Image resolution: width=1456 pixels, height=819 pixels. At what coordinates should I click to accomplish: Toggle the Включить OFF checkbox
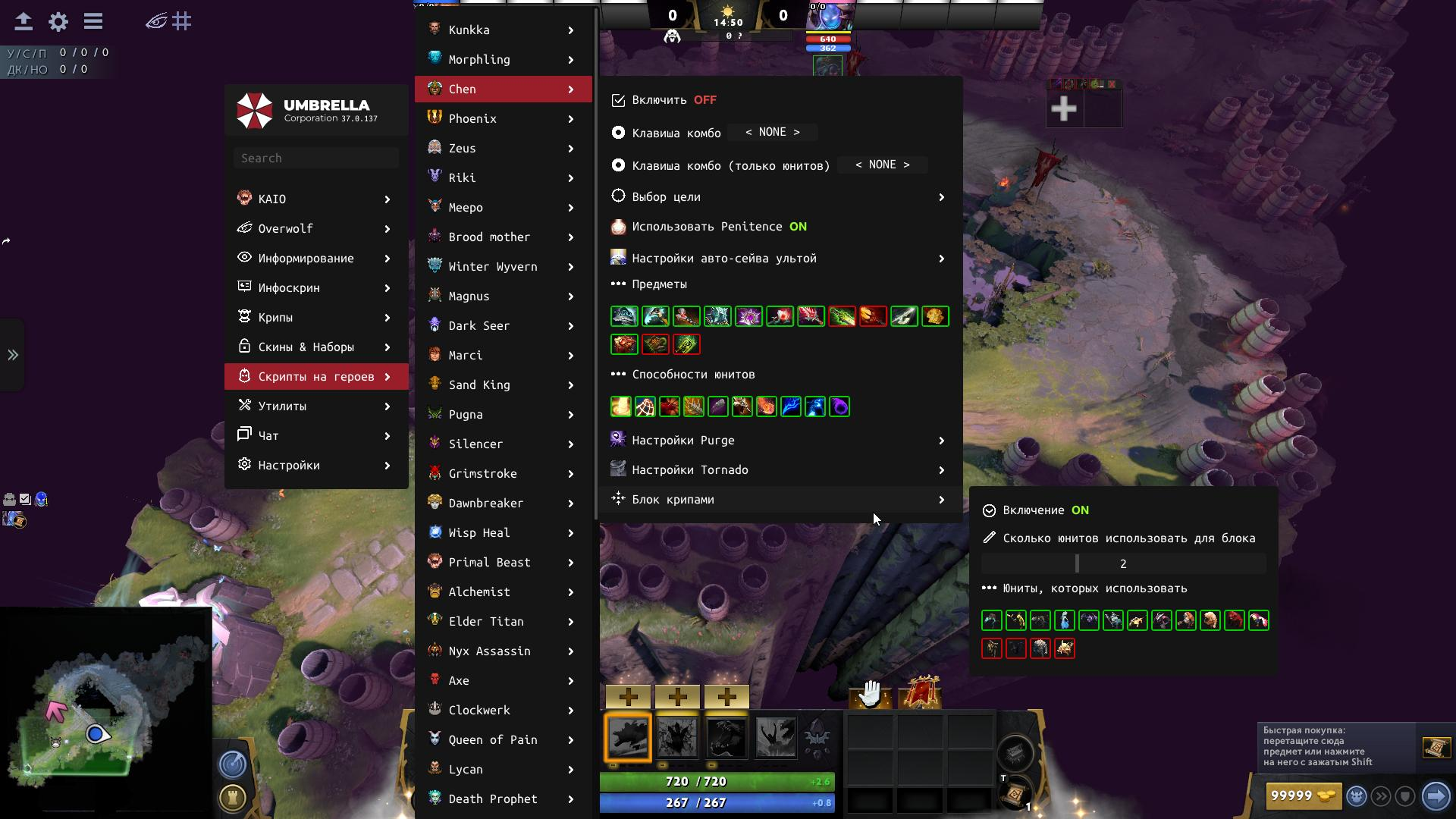[619, 100]
